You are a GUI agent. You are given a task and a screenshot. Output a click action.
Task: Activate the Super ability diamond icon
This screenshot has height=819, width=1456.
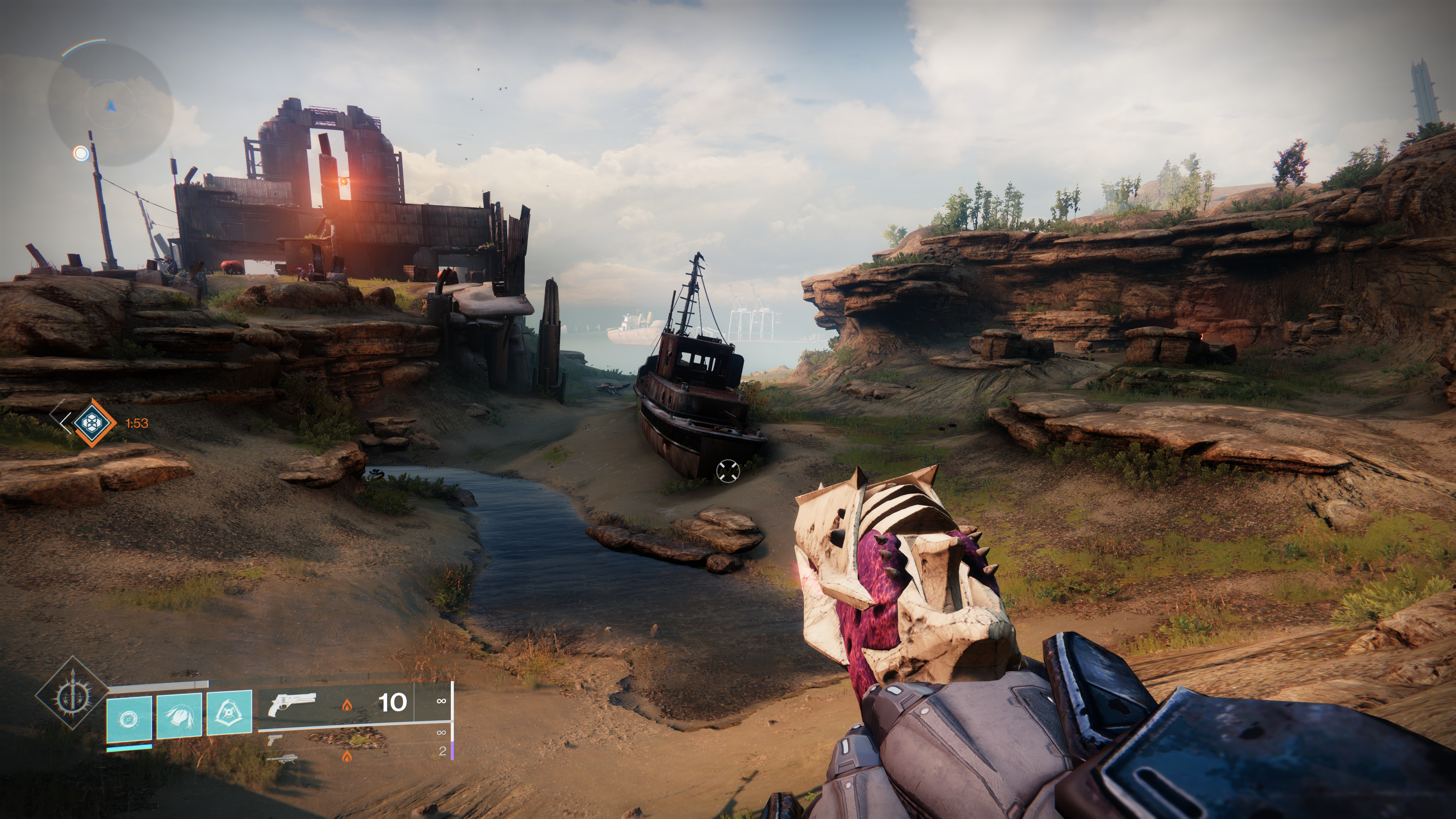coord(72,692)
